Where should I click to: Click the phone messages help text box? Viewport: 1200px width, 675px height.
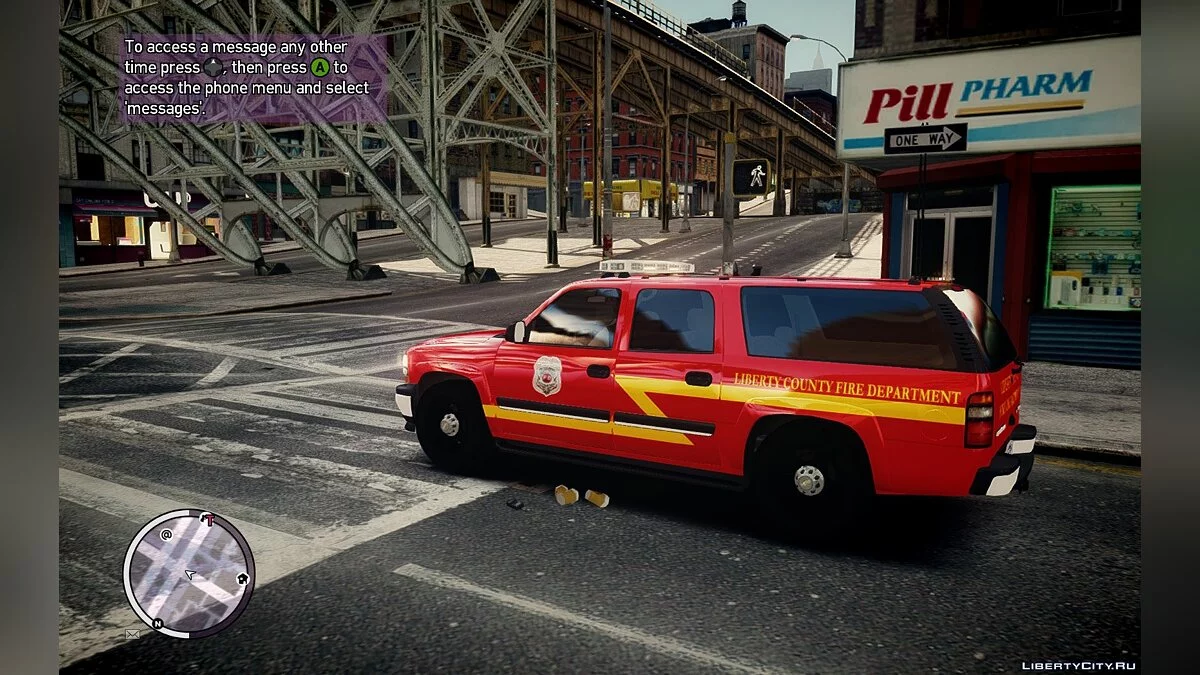coord(252,77)
